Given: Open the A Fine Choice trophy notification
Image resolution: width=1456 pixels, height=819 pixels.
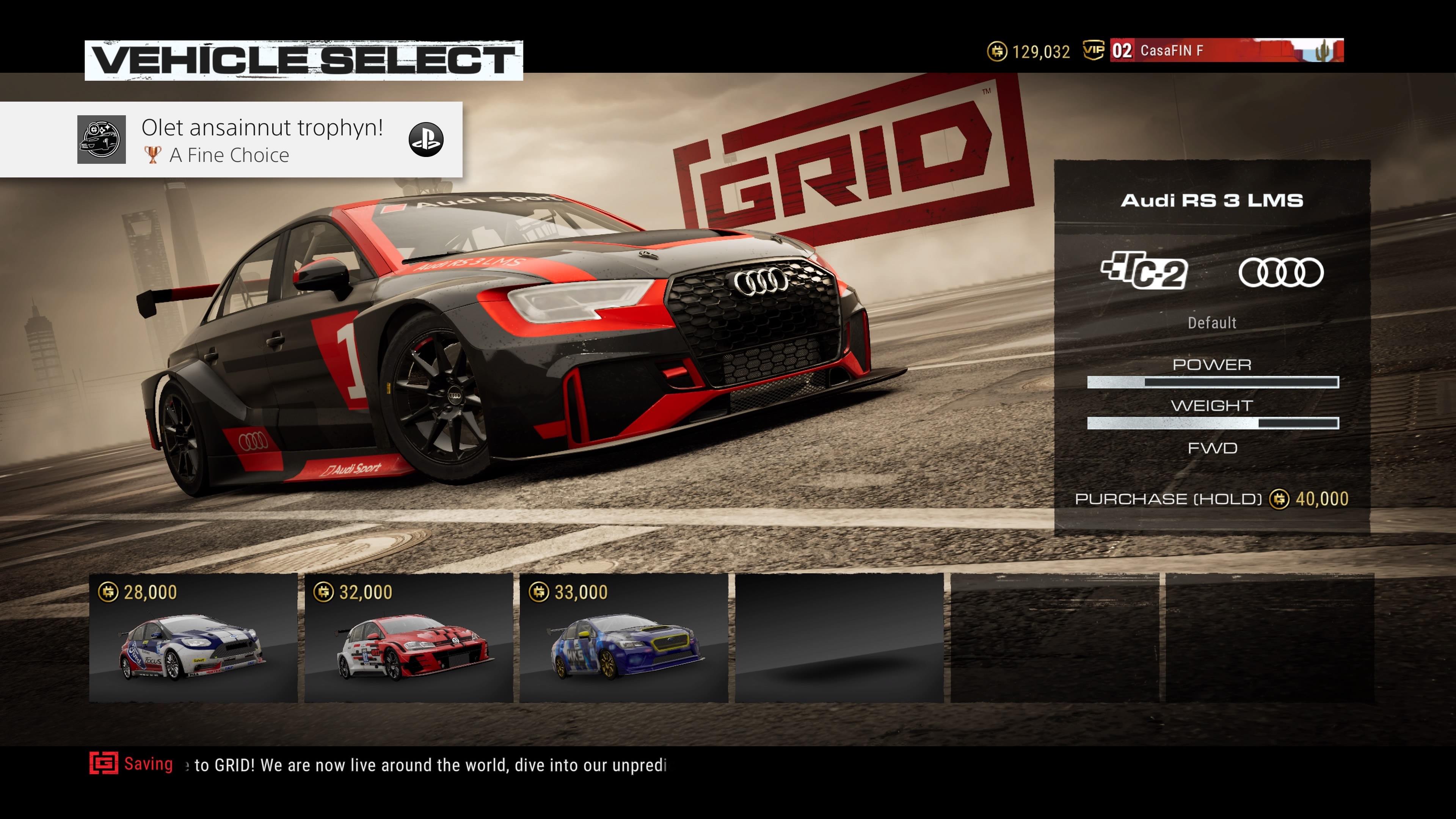Looking at the screenshot, I should (231, 140).
